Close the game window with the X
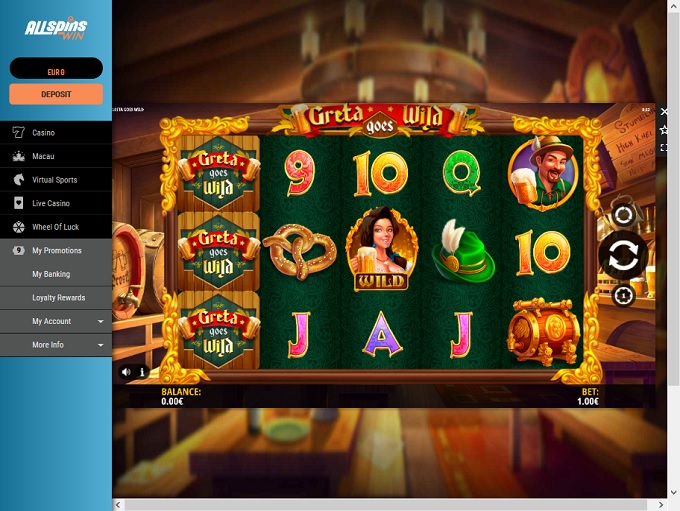Screen dimensions: 680x511 click(664, 111)
